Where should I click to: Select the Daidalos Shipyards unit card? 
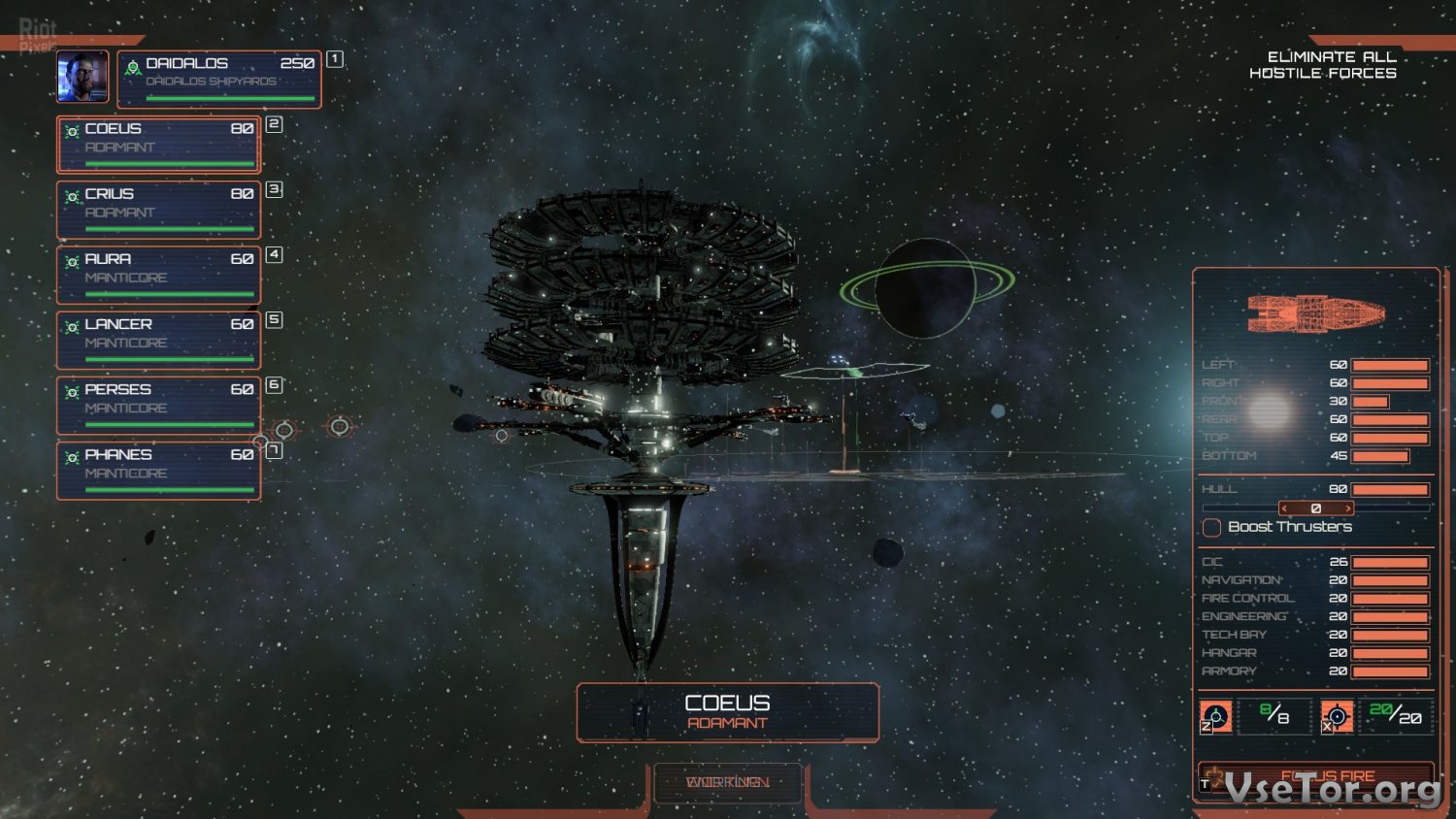tap(219, 79)
